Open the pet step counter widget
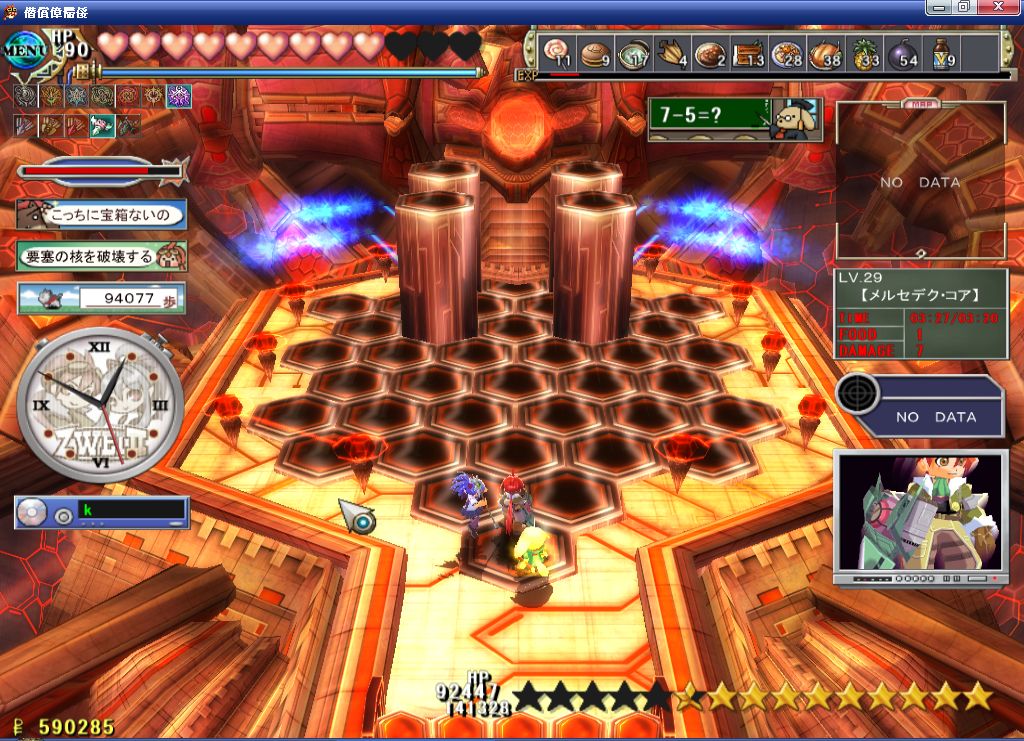1024x741 pixels. [x=101, y=297]
